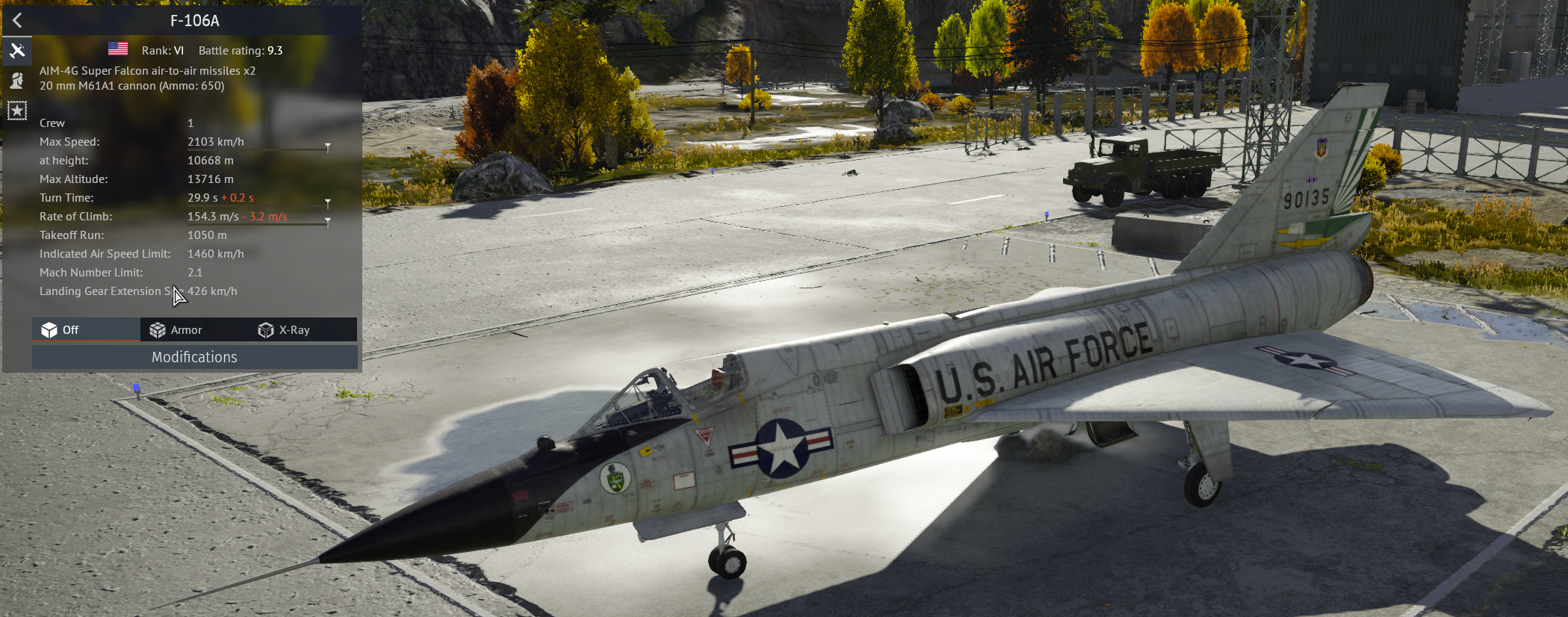Screen dimensions: 1568x617
Task: Open the wrench and screwdriver specs tab
Action: (17, 51)
